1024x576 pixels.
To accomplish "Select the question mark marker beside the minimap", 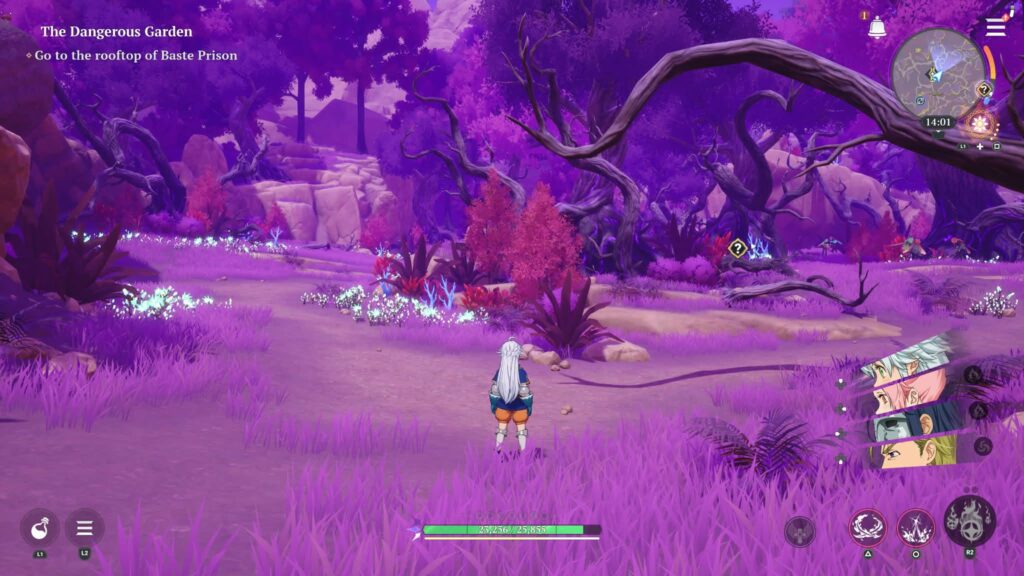I will pyautogui.click(x=983, y=89).
